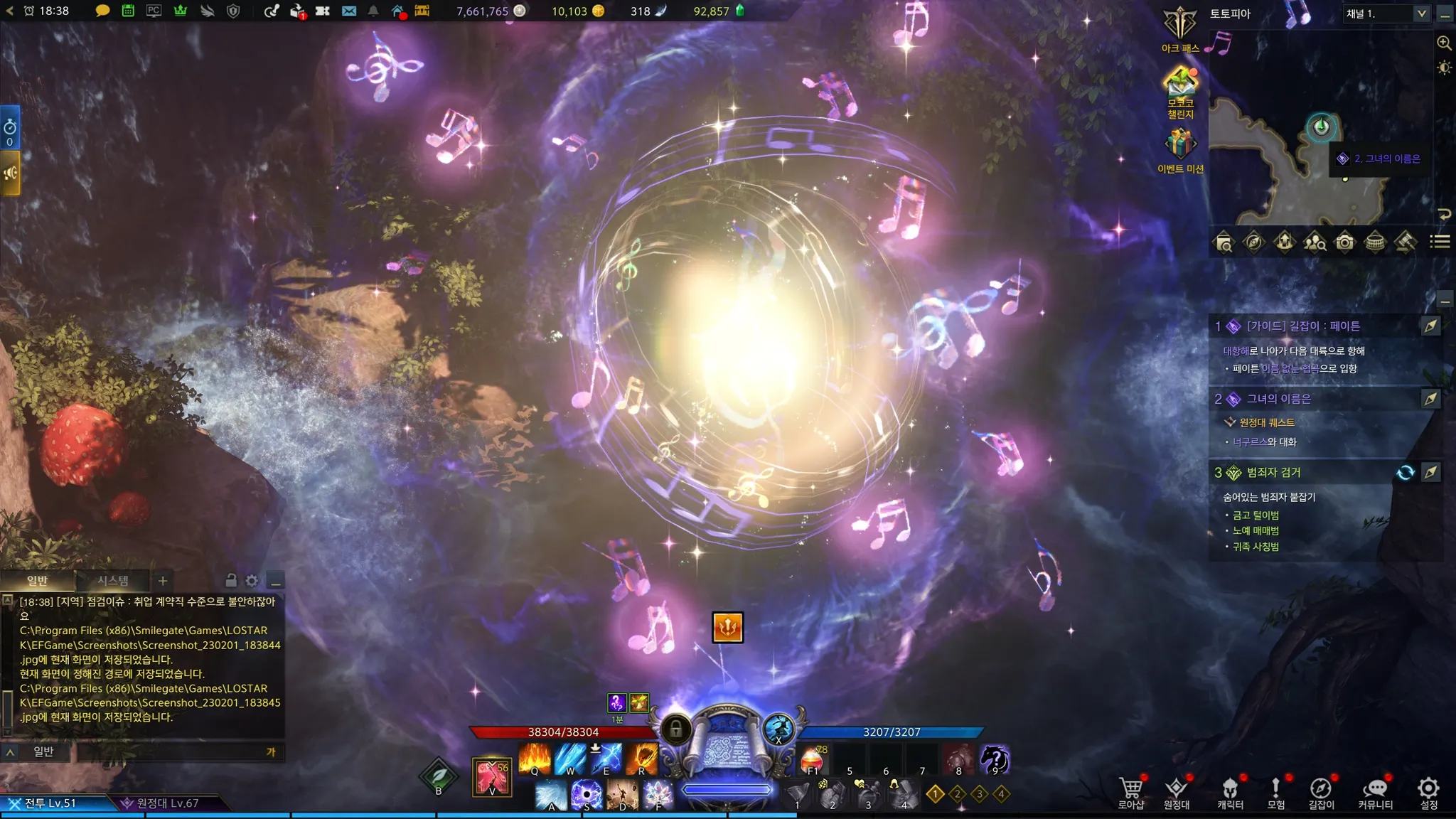Zoom the minimap with the magnifier button
The image size is (1456, 819).
1444,43
